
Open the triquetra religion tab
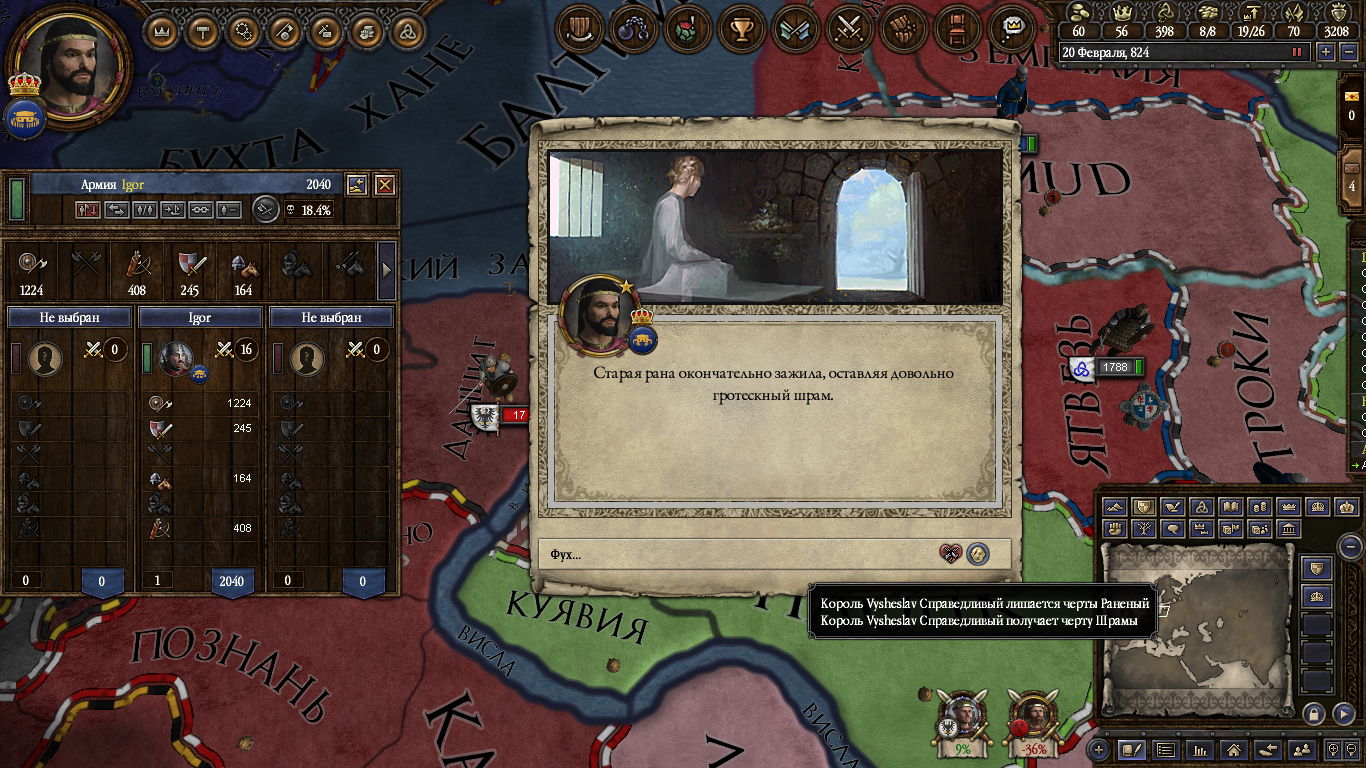(406, 31)
